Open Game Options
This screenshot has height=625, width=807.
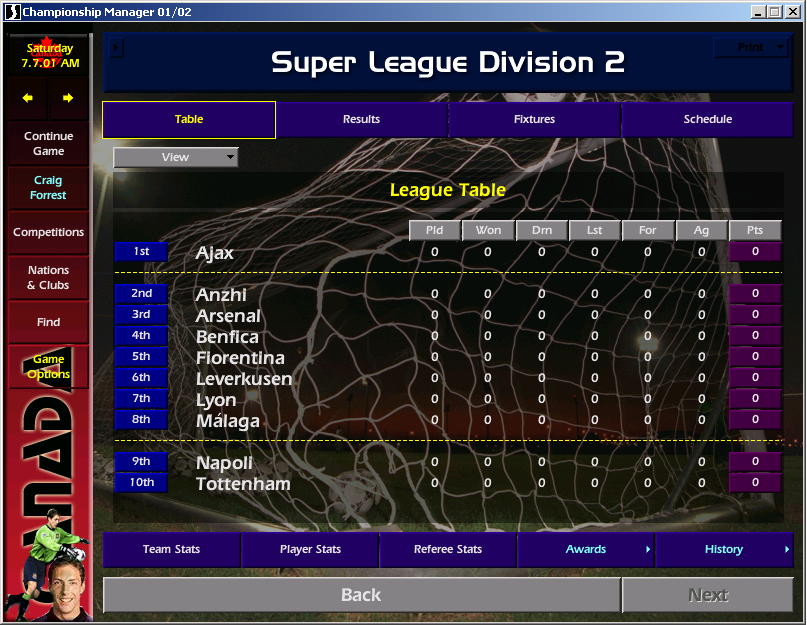[48, 367]
